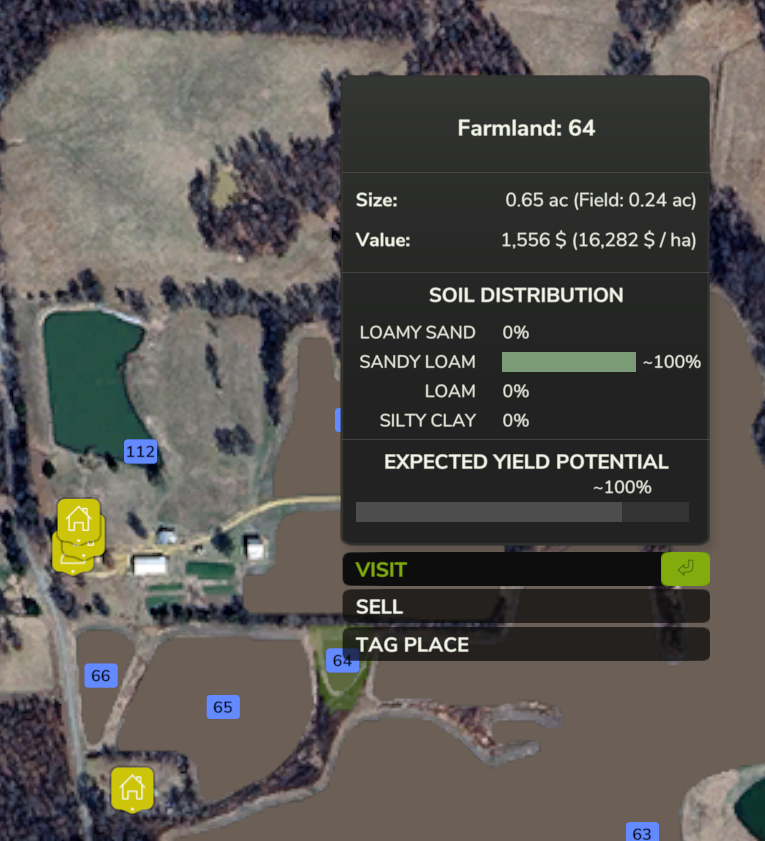Select the lone yellow house marker

tap(132, 789)
